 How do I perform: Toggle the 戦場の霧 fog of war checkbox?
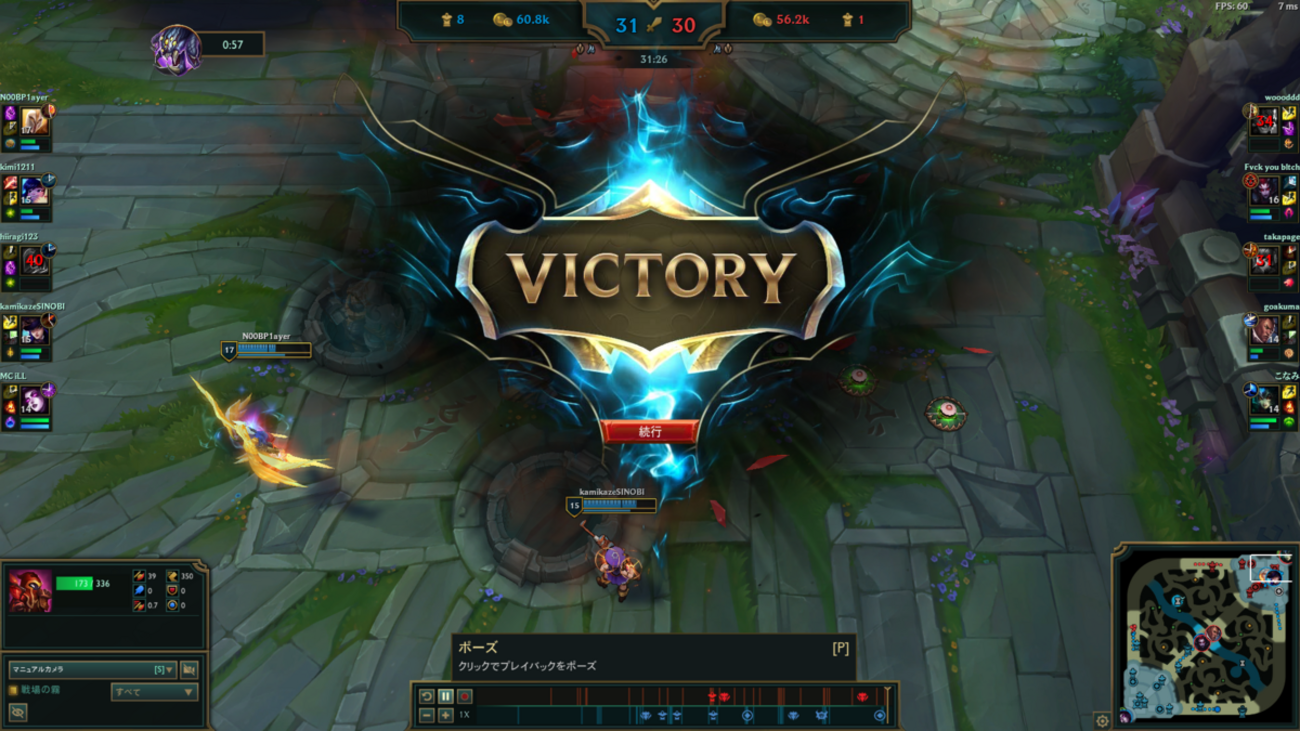pyautogui.click(x=13, y=690)
